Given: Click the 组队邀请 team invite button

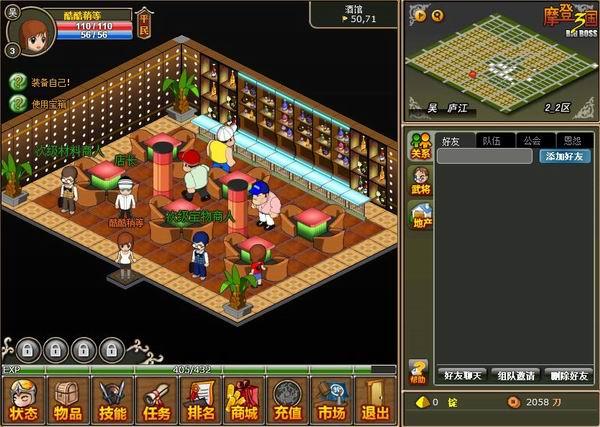Looking at the screenshot, I should point(516,375).
